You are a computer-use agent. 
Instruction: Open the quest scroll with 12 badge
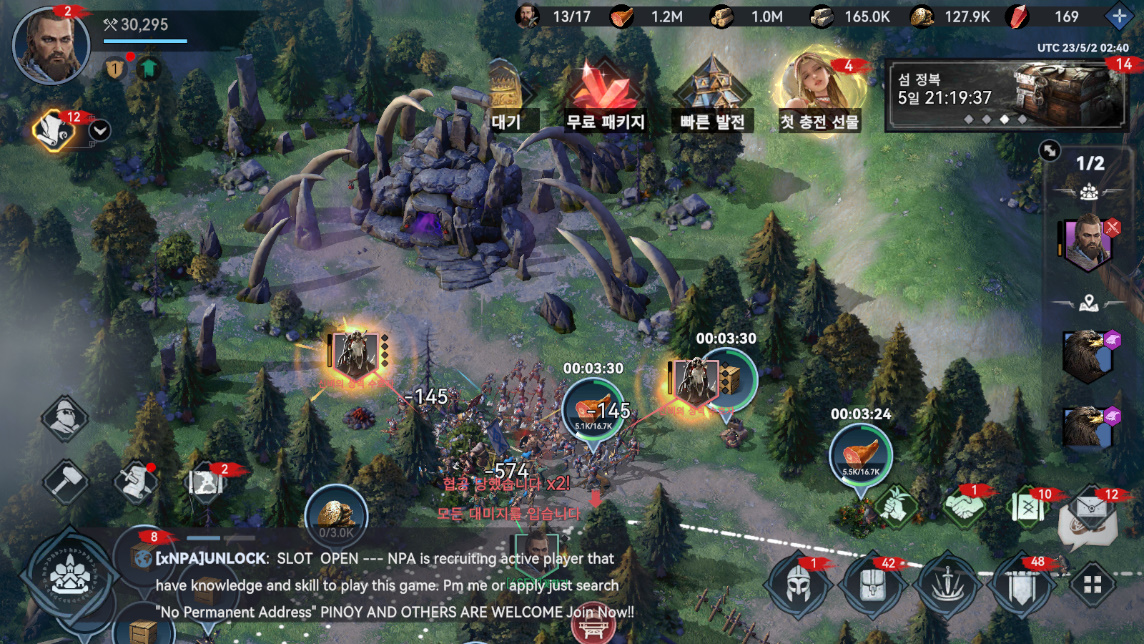pos(51,128)
